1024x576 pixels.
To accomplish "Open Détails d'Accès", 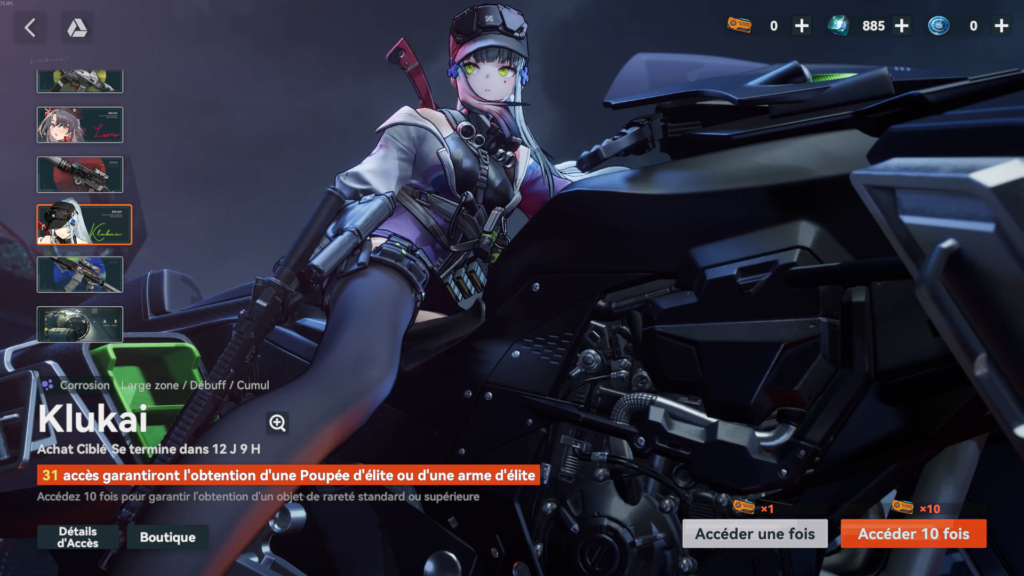I will 78,537.
